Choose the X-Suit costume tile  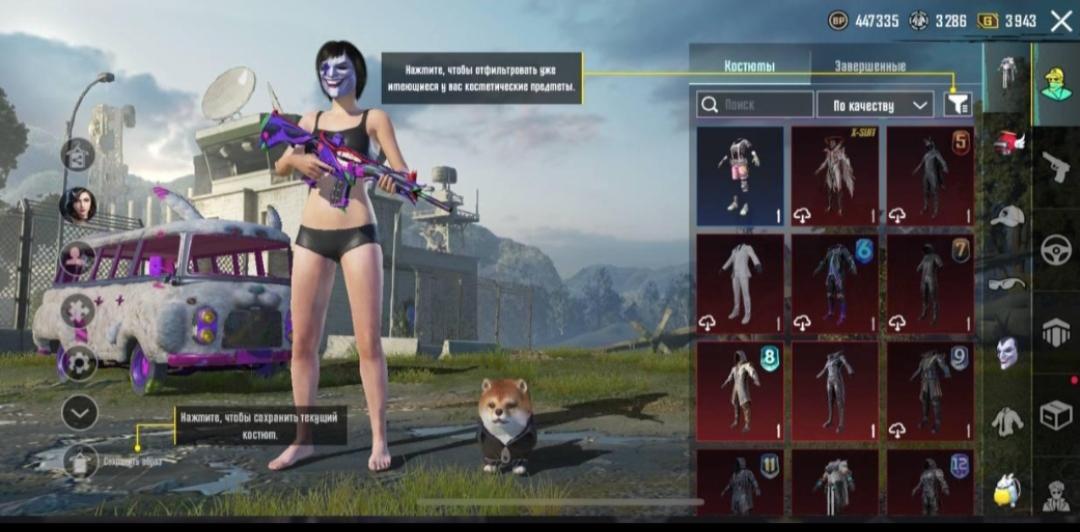(x=835, y=175)
